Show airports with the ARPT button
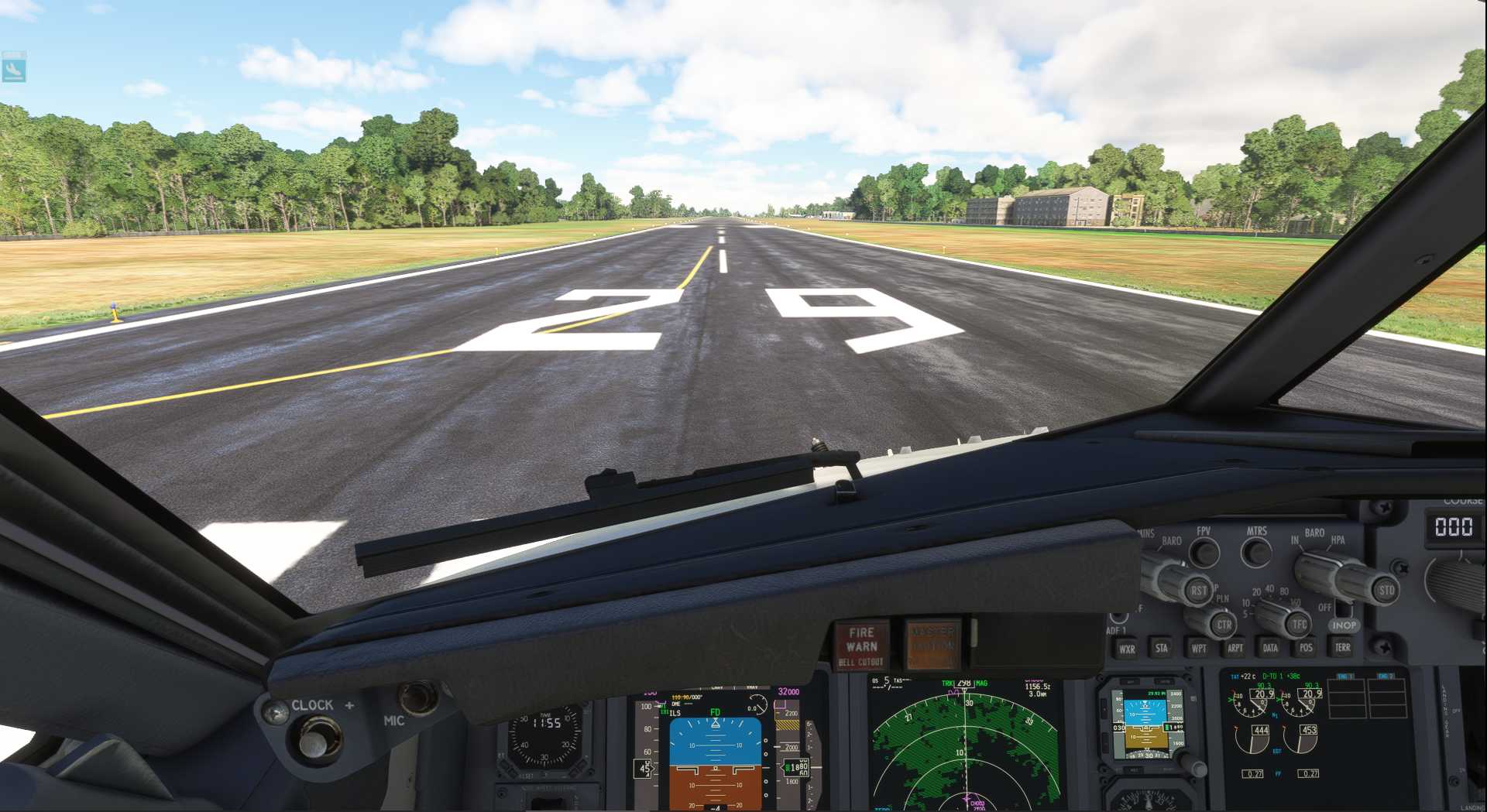The height and width of the screenshot is (812, 1487). pos(1235,648)
